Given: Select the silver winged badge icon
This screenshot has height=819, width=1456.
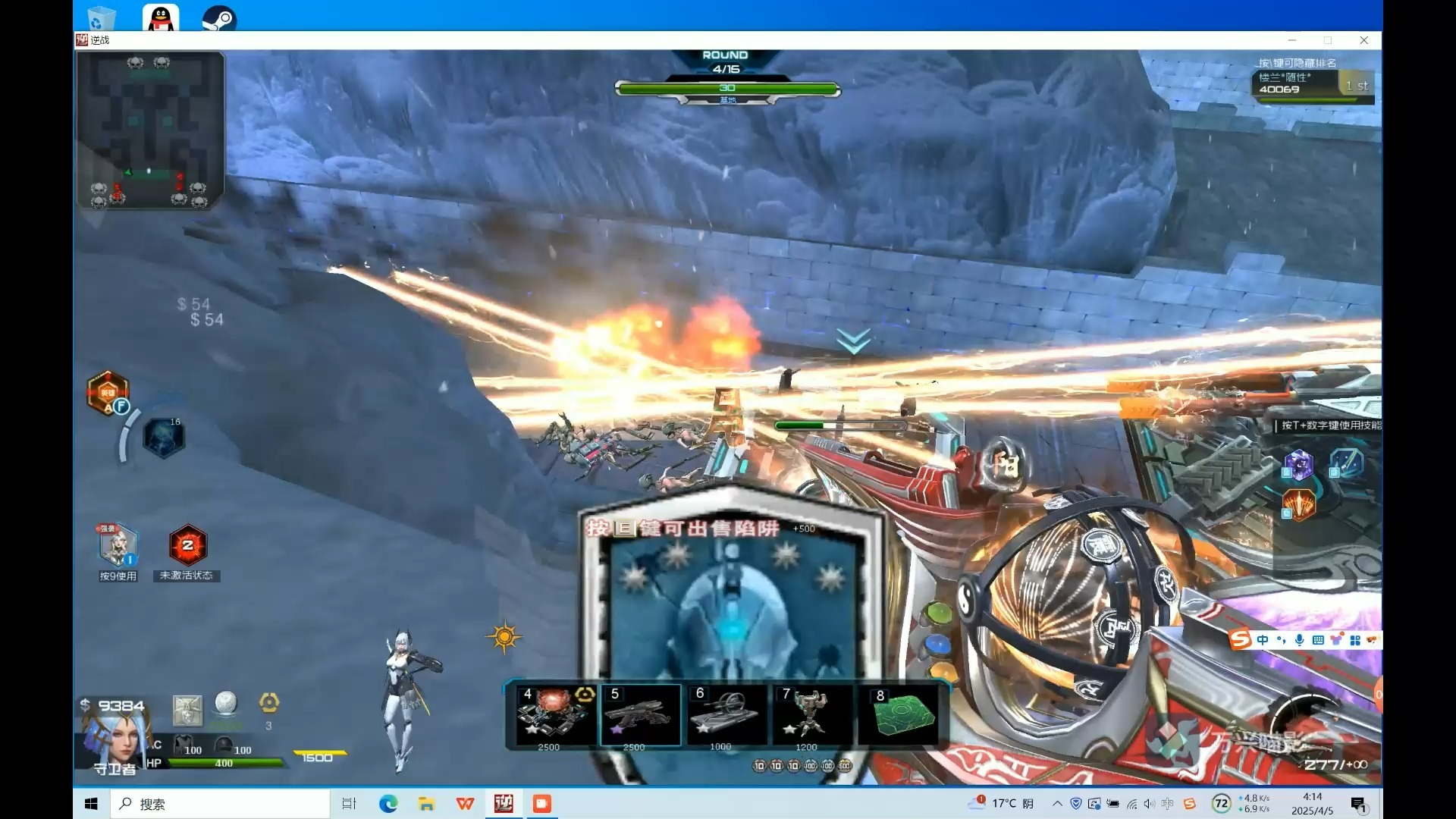Looking at the screenshot, I should coord(187,711).
